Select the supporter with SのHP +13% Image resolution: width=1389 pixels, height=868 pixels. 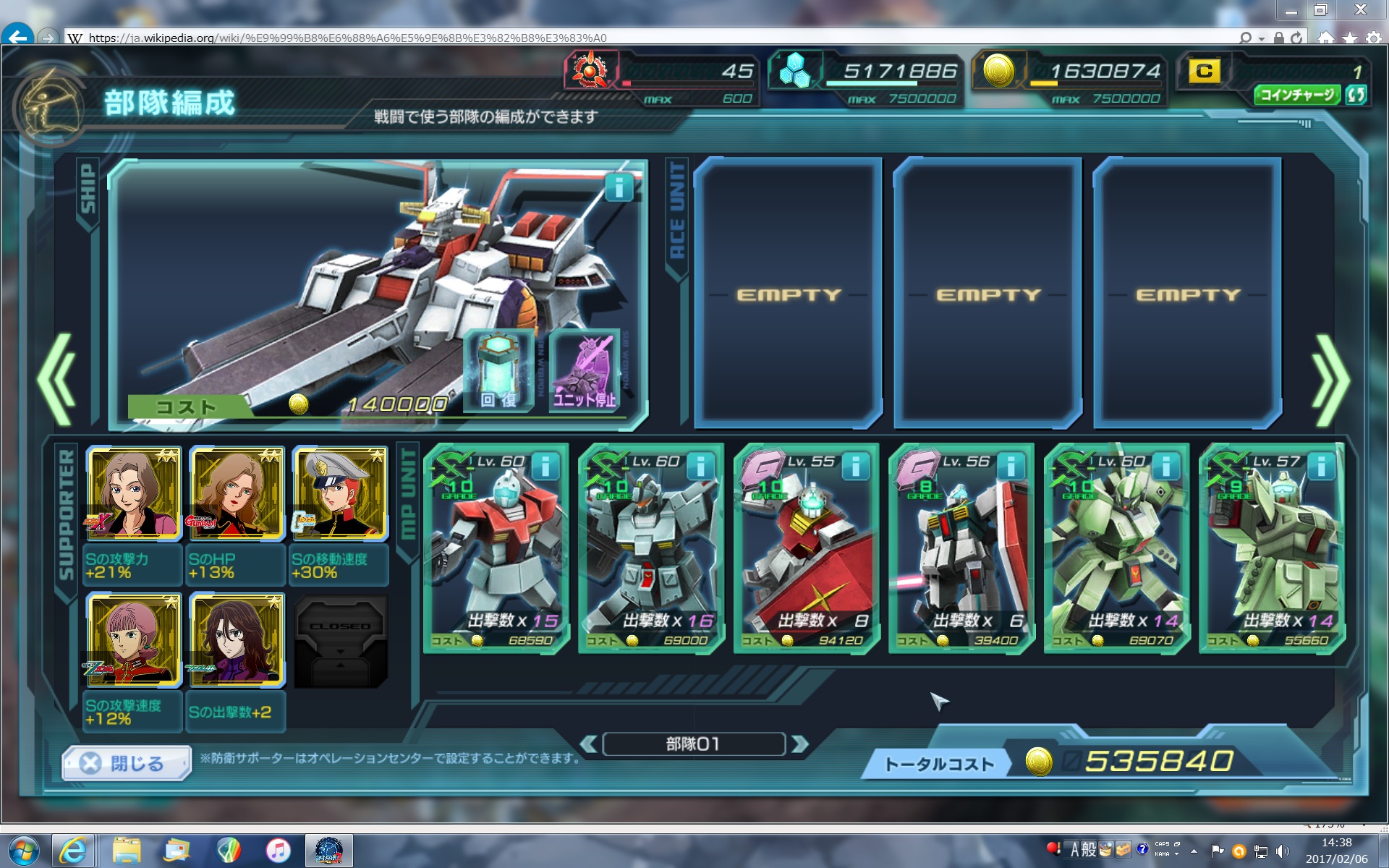pos(237,493)
